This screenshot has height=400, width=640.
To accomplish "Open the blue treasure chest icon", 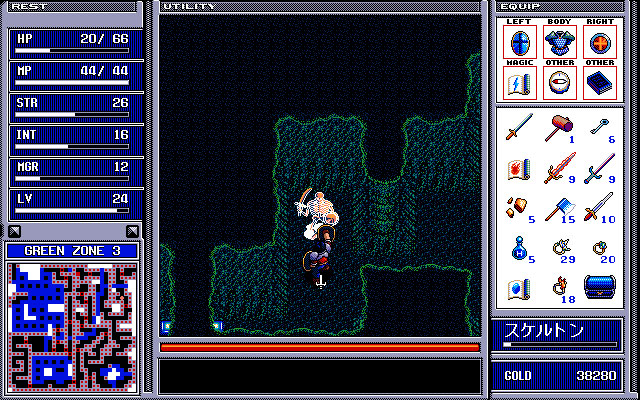I will pyautogui.click(x=599, y=287).
